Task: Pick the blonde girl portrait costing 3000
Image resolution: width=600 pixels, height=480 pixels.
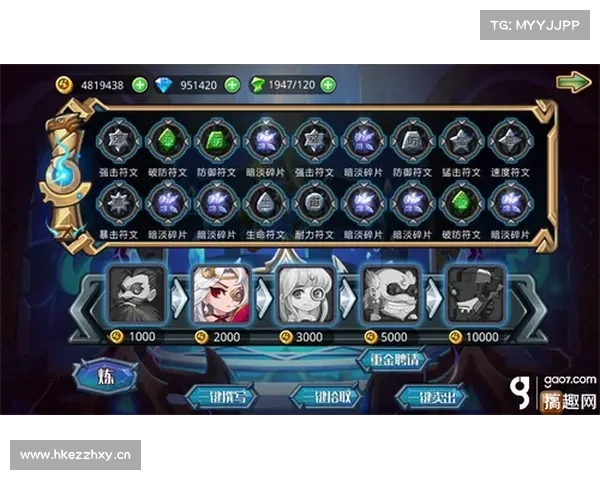Action: pyautogui.click(x=305, y=294)
